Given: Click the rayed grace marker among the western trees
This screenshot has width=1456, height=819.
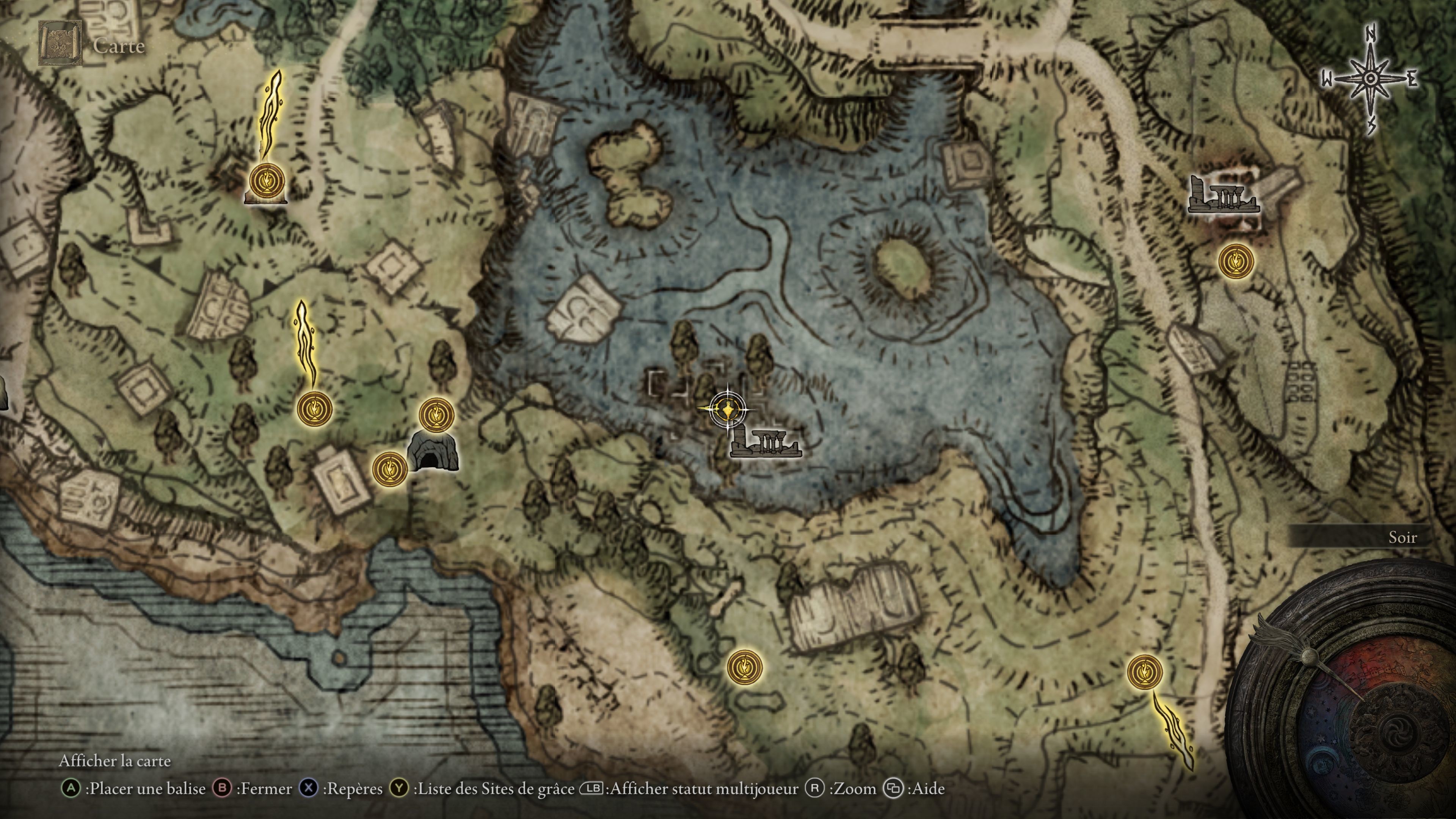Looking at the screenshot, I should [x=314, y=408].
